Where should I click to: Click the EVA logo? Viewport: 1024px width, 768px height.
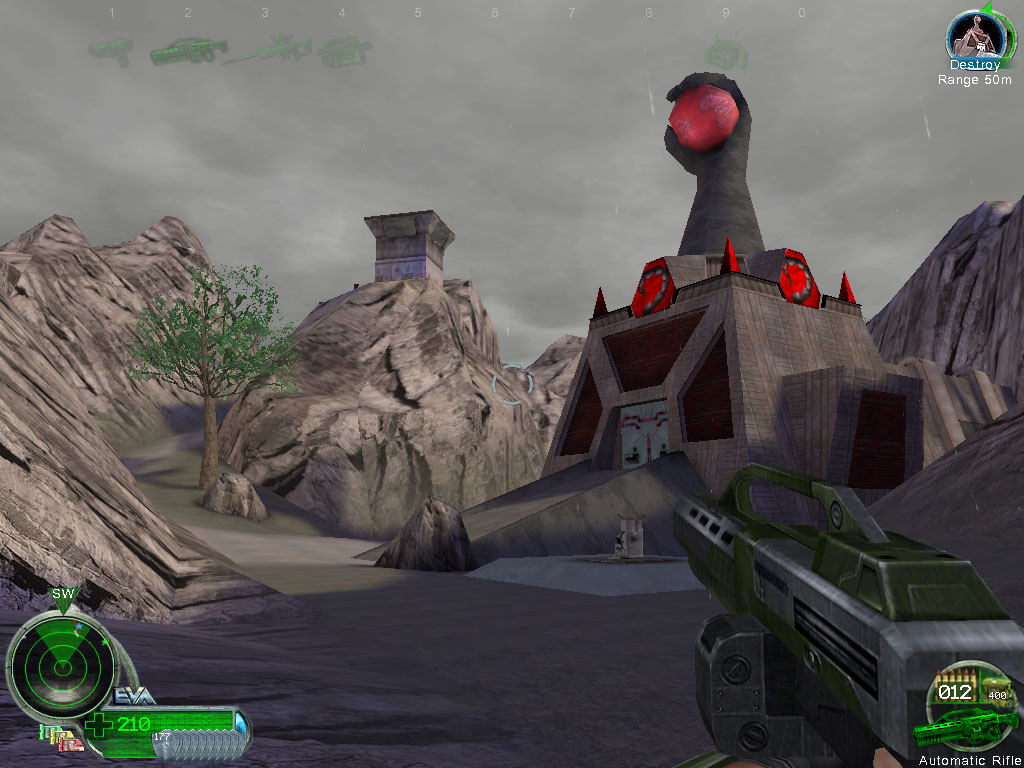[136, 697]
